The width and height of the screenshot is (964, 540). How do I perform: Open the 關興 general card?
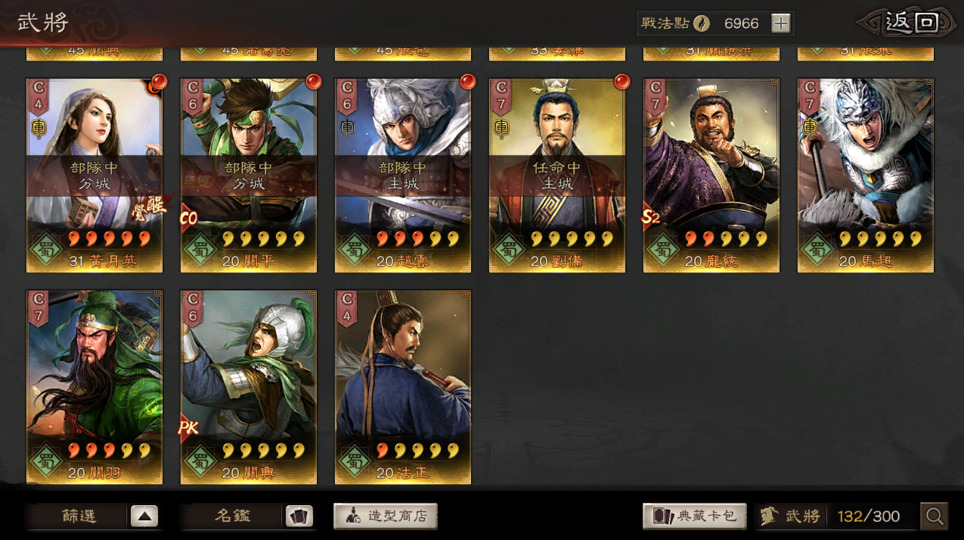click(x=248, y=387)
